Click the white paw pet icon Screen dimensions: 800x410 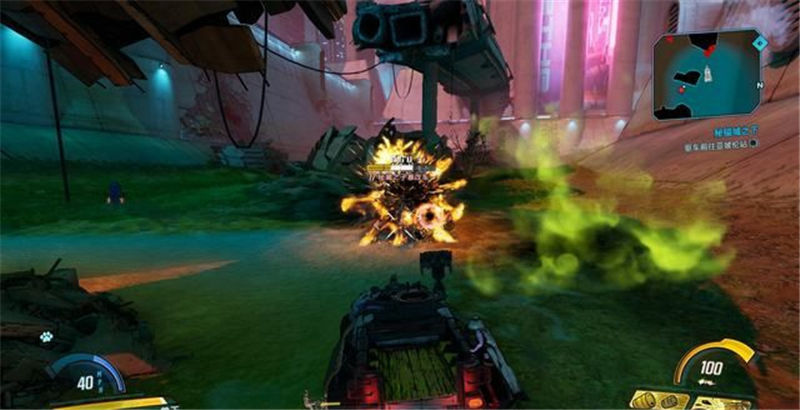(46, 337)
